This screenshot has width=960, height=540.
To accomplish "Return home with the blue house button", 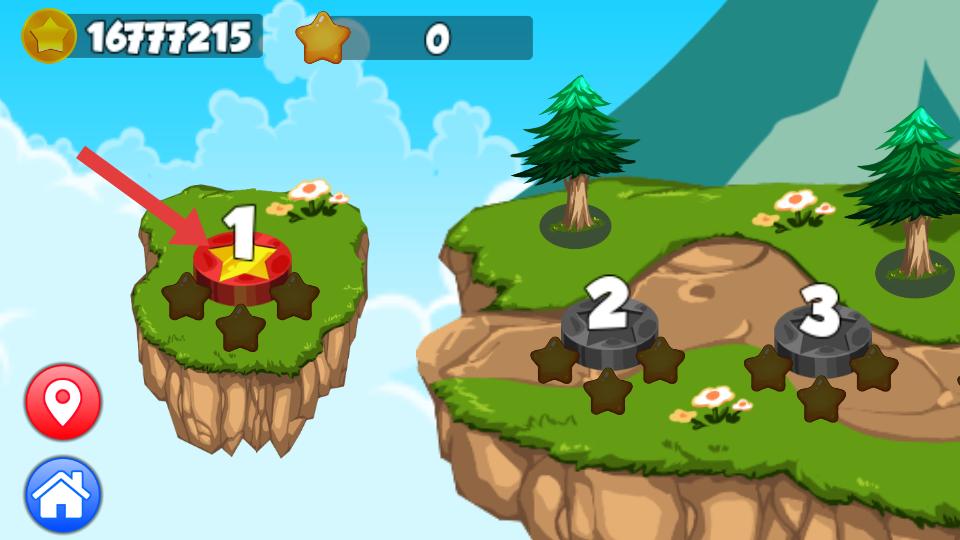I will 63,495.
